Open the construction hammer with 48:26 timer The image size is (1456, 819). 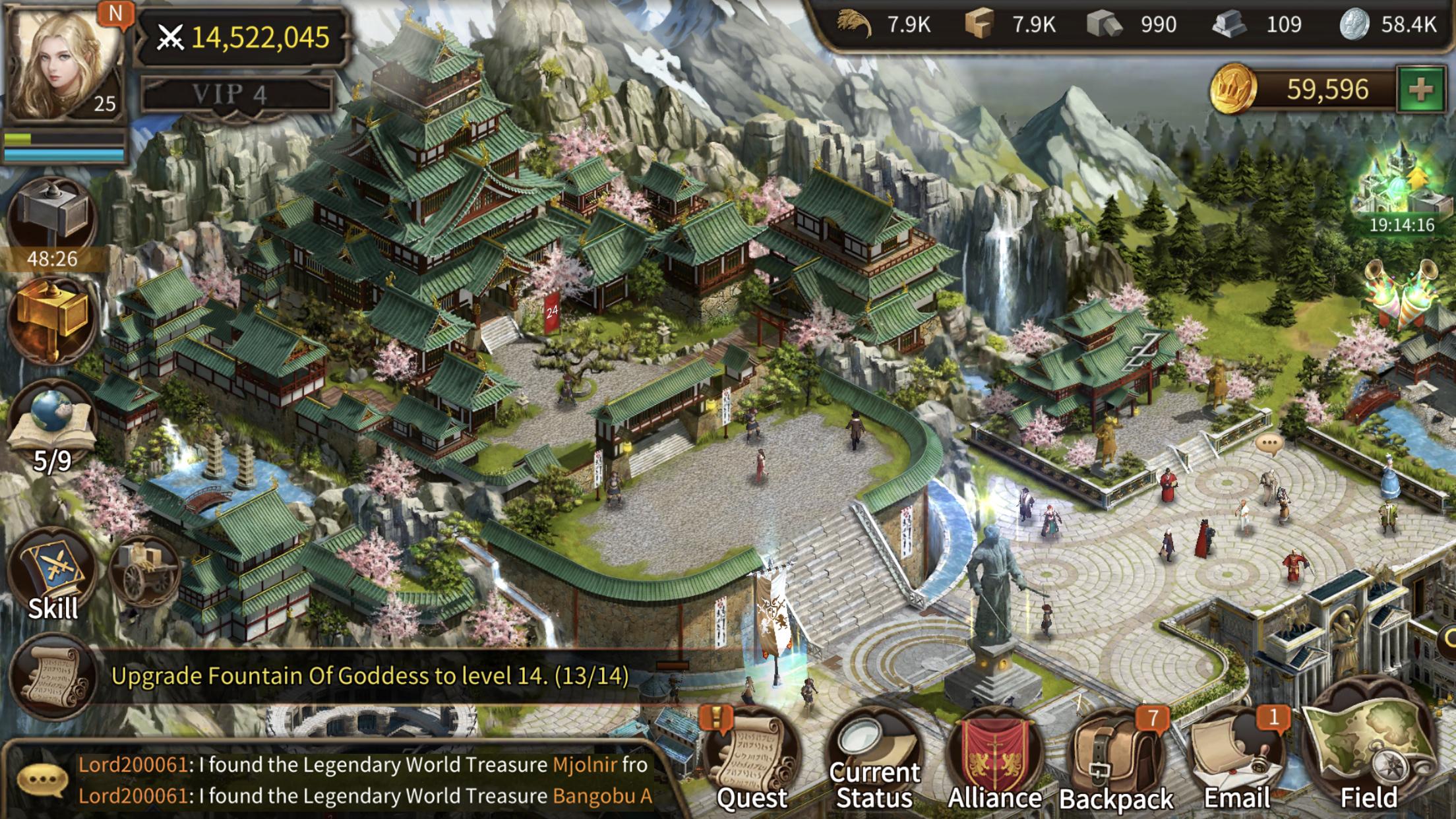tap(53, 211)
